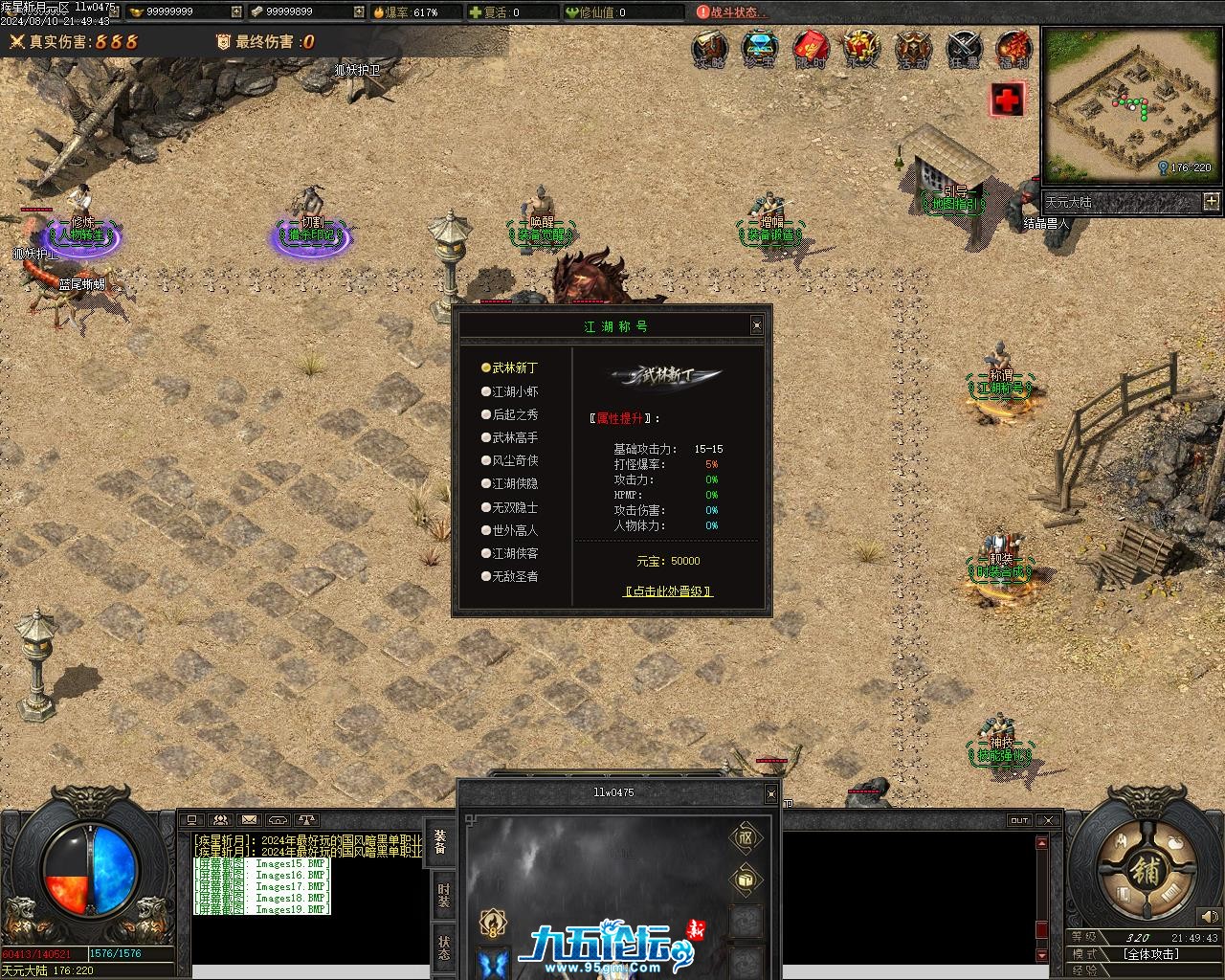Activate the 狂暴 crossed-swords icon
1225x980 pixels.
click(964, 48)
